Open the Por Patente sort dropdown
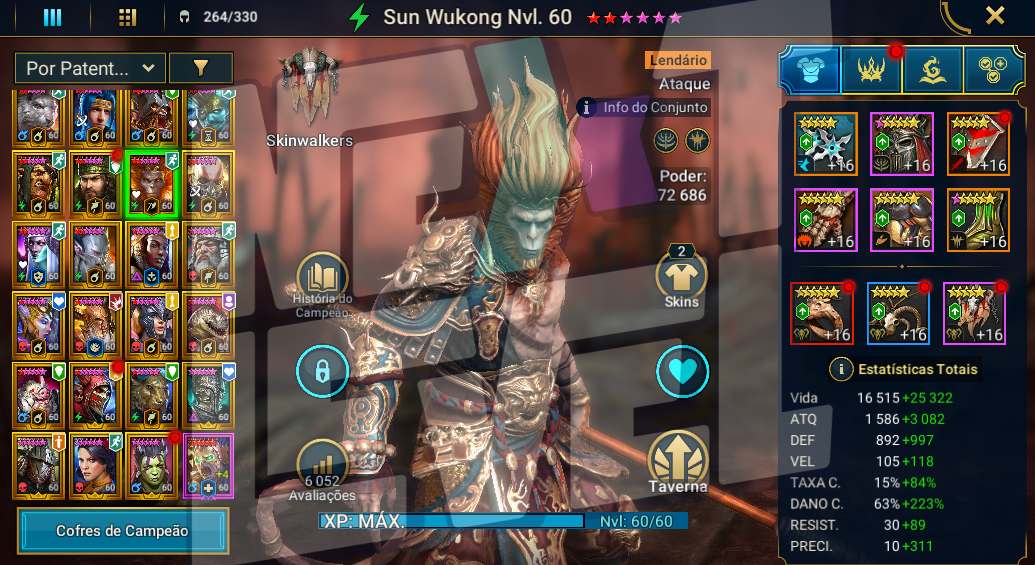Image resolution: width=1035 pixels, height=565 pixels. 90,68
